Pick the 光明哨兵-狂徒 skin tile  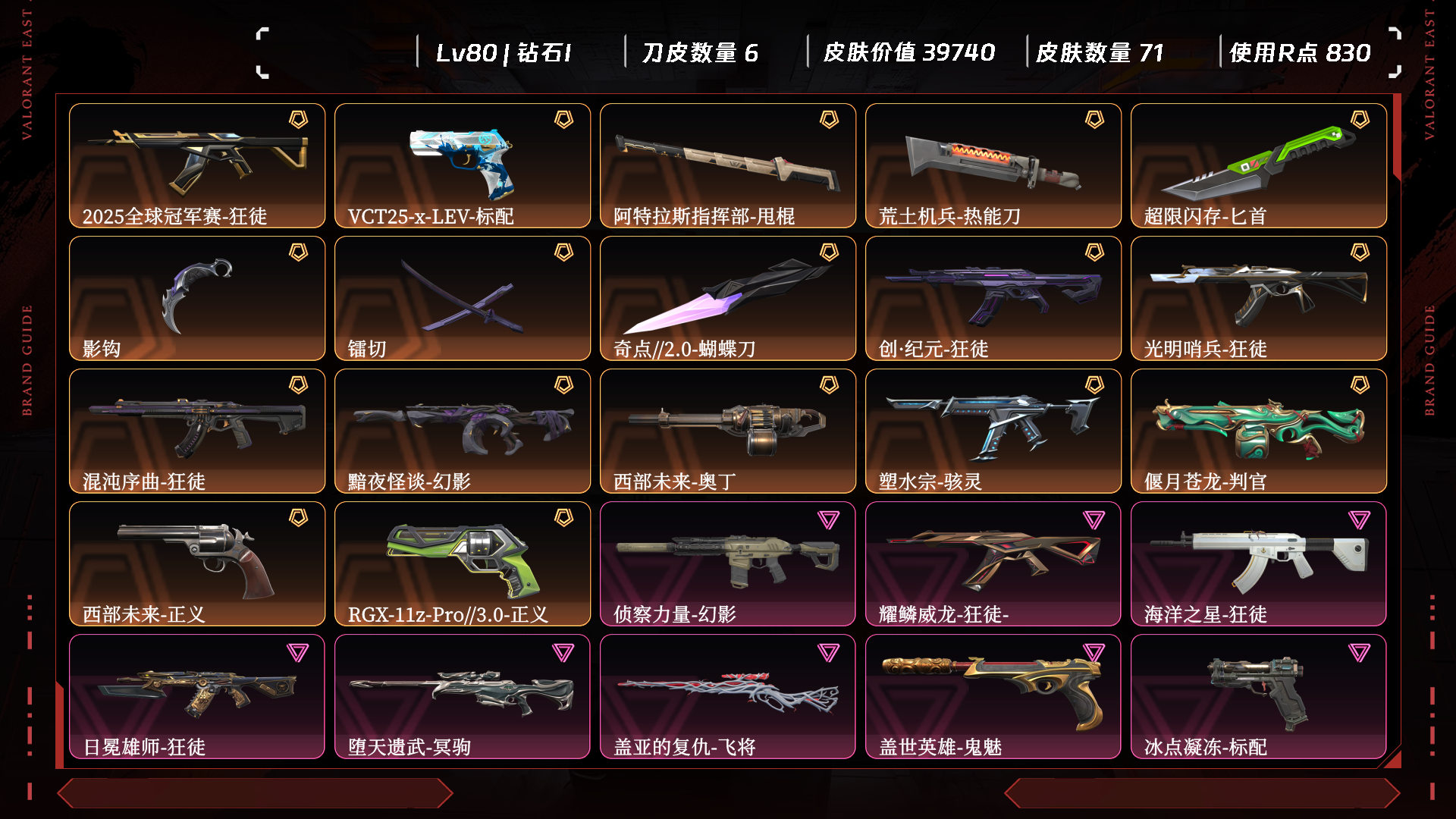point(1259,298)
